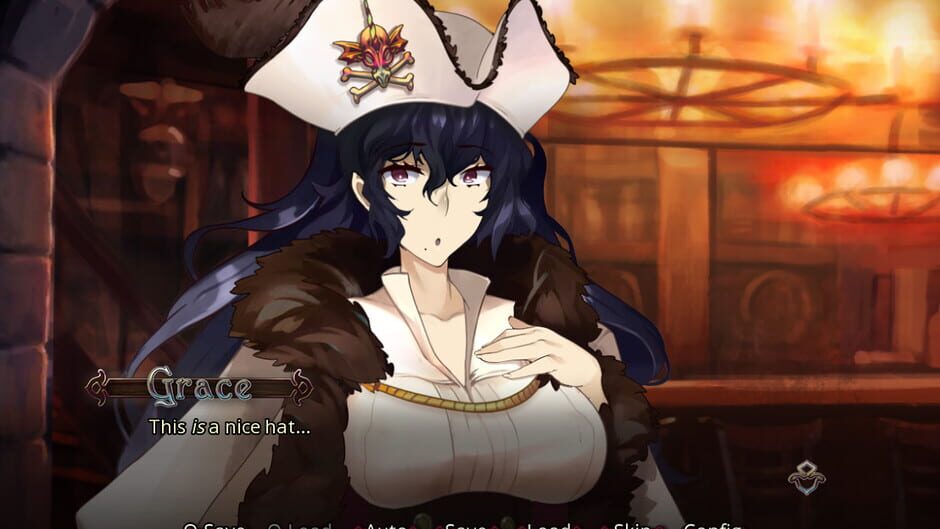The height and width of the screenshot is (529, 940).
Task: Toggle Auto text advance mode
Action: 385,525
